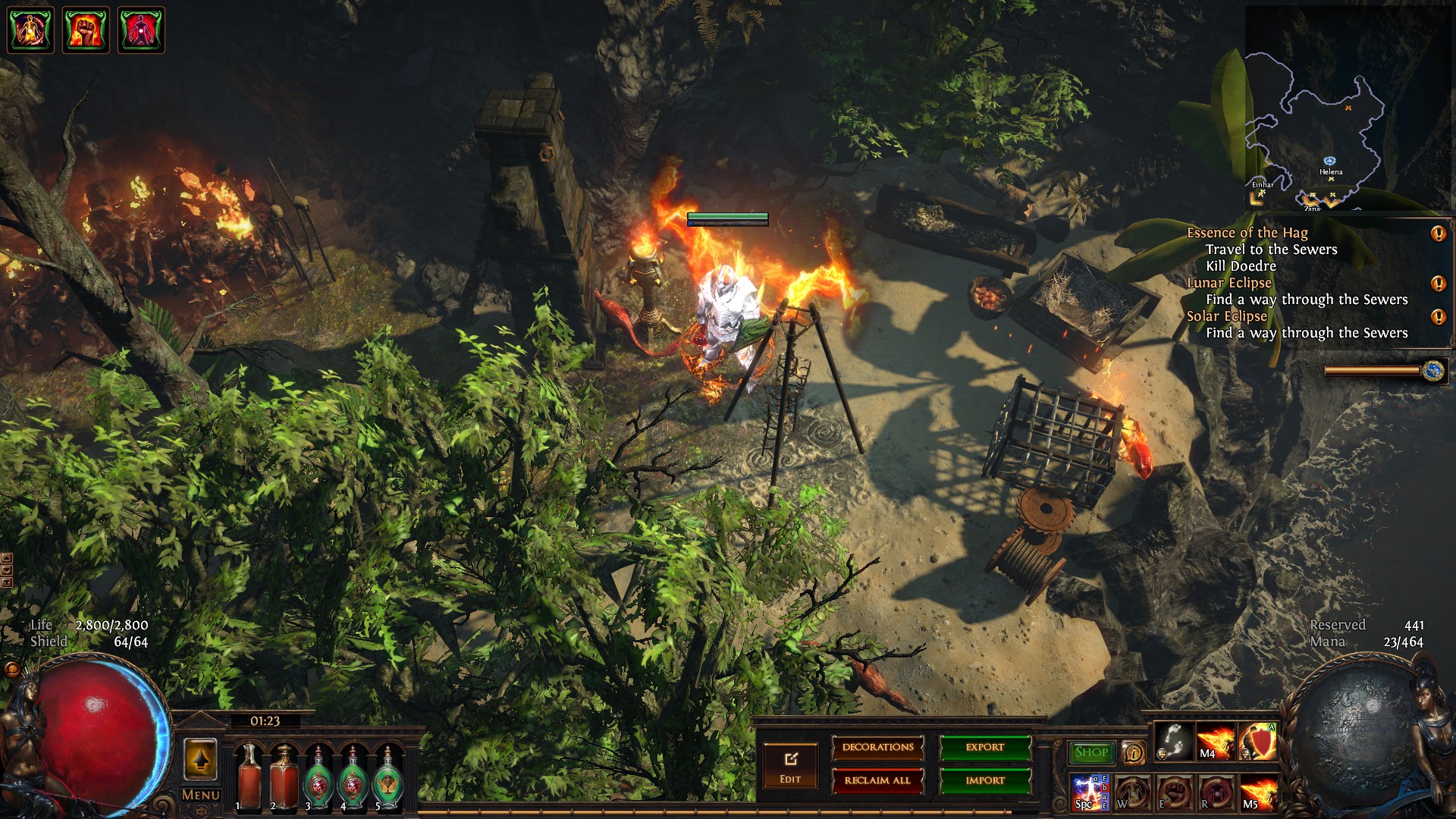Use the winged green flask in slot 5
The height and width of the screenshot is (819, 1456).
click(388, 777)
